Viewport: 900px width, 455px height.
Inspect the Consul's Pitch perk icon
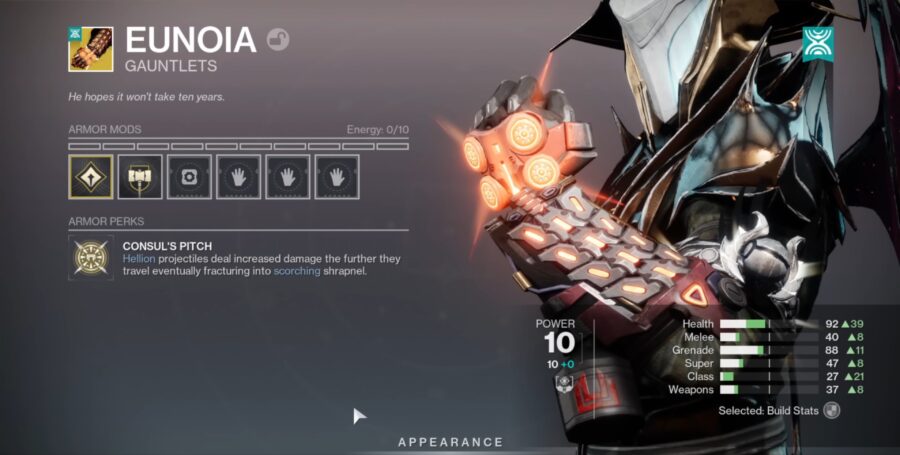click(91, 258)
